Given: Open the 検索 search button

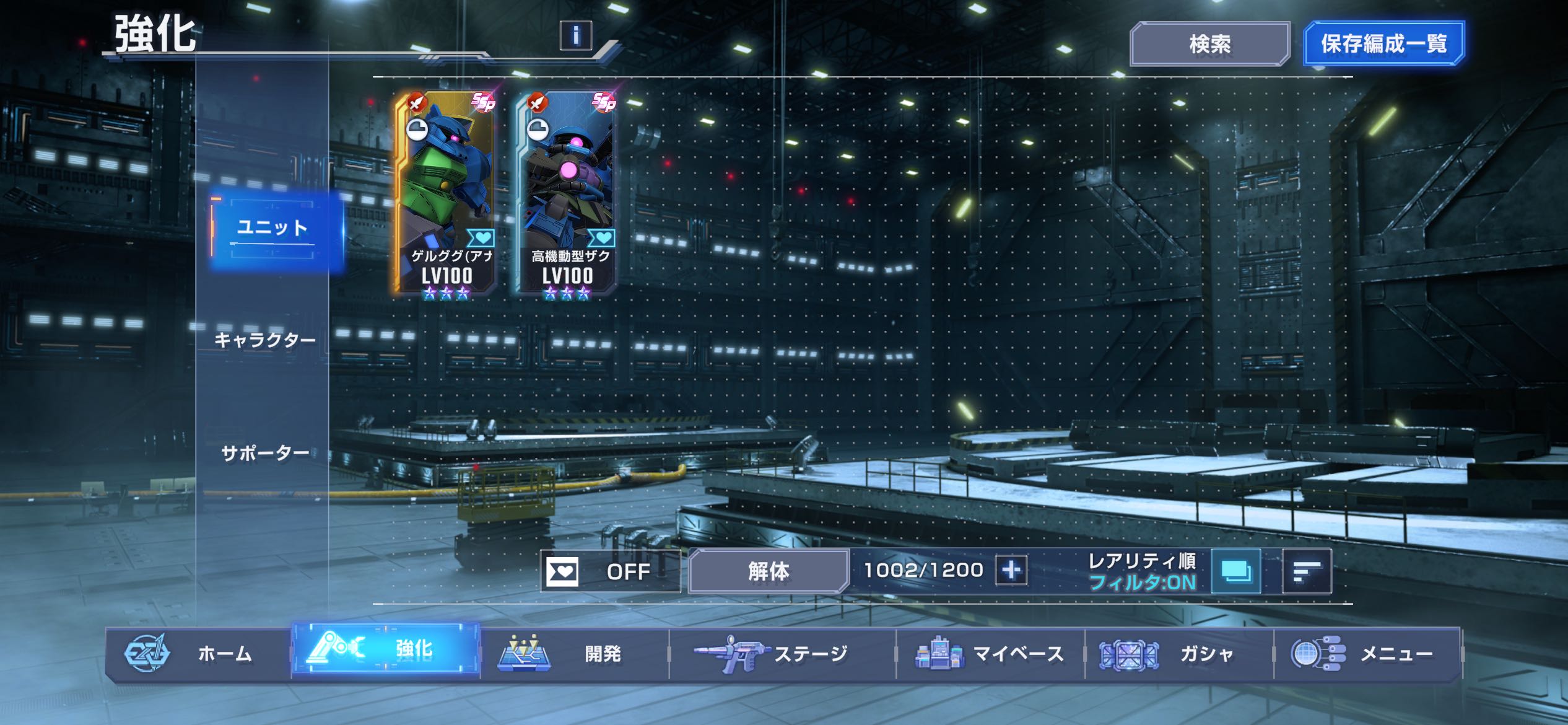Looking at the screenshot, I should tap(1209, 44).
